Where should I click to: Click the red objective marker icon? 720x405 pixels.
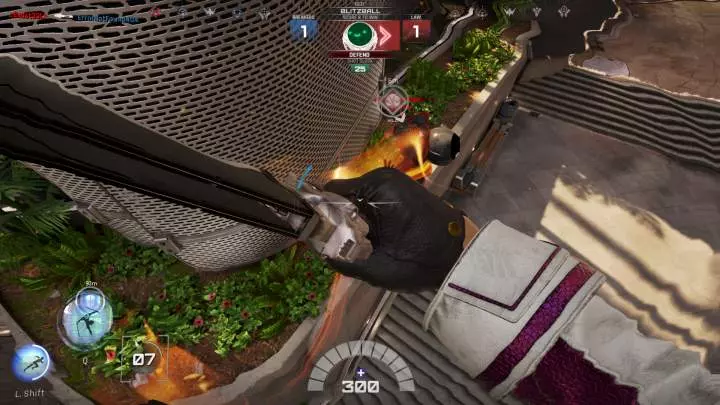pos(393,100)
